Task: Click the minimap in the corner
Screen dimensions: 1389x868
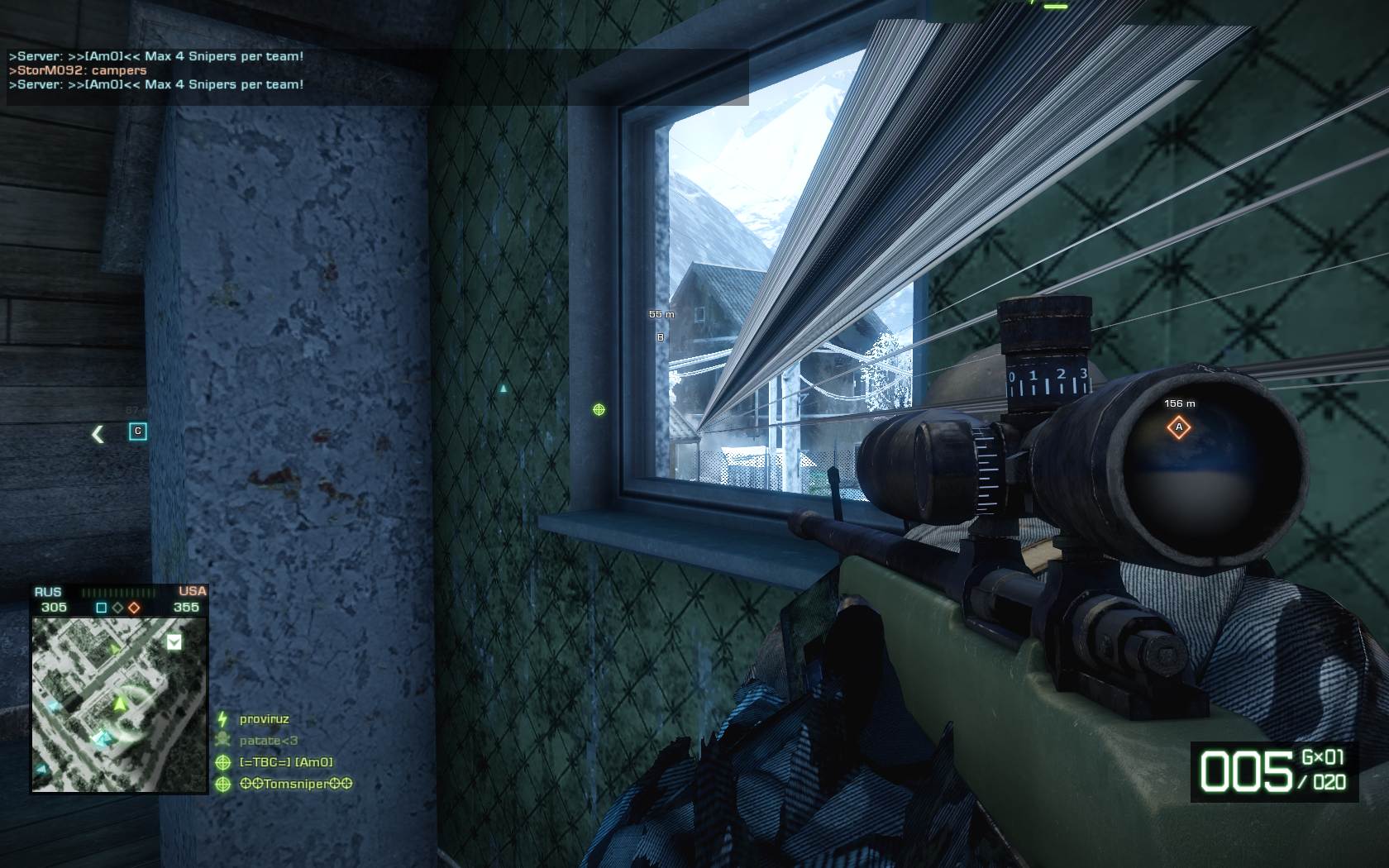Action: tap(119, 704)
